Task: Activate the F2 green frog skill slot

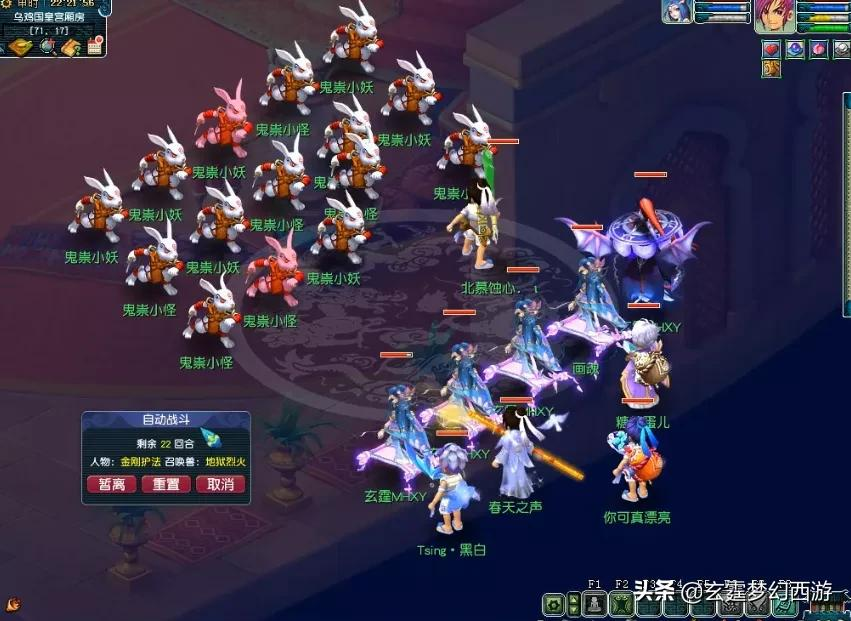Action: pos(621,604)
